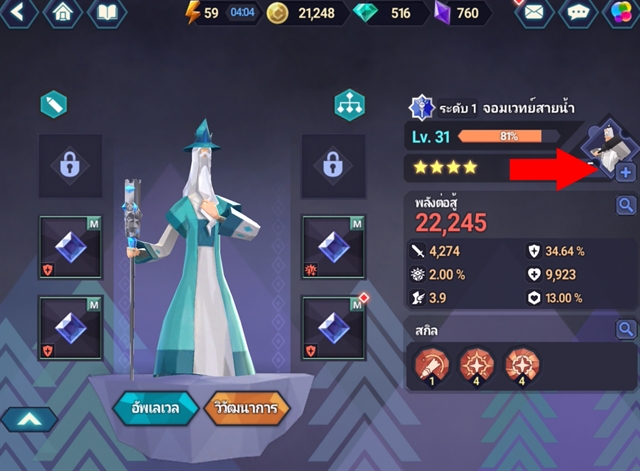Tap the blue plus button beside portrait
The width and height of the screenshot is (640, 471).
[x=625, y=173]
